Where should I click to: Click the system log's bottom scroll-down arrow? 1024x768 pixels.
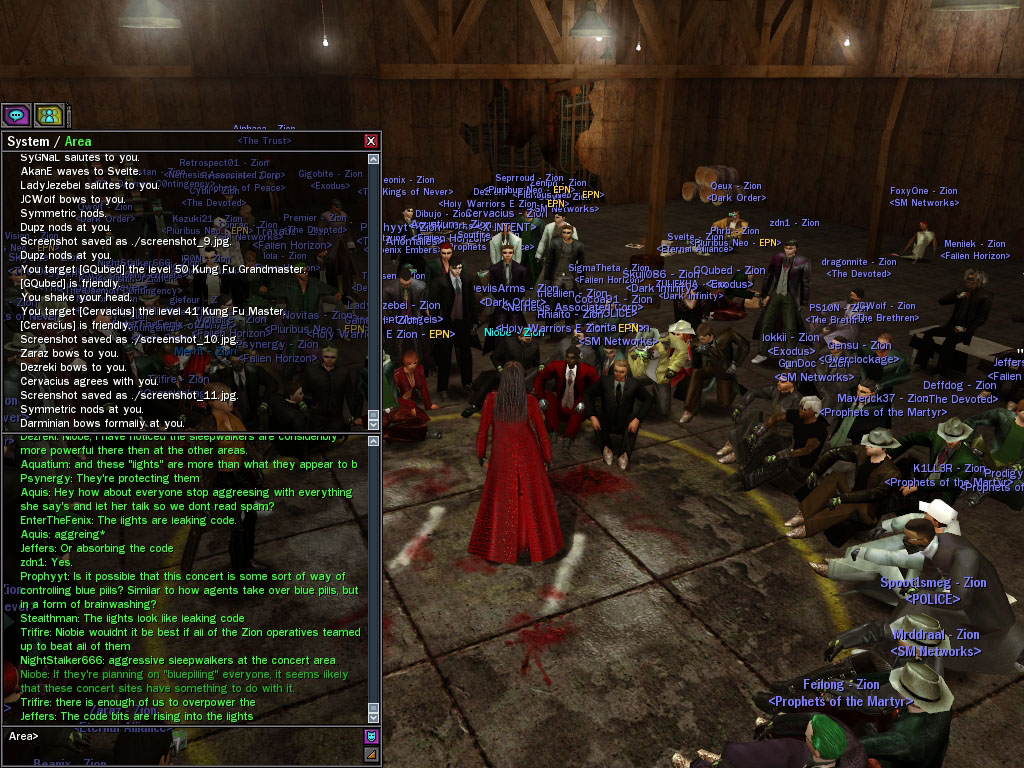coord(374,425)
